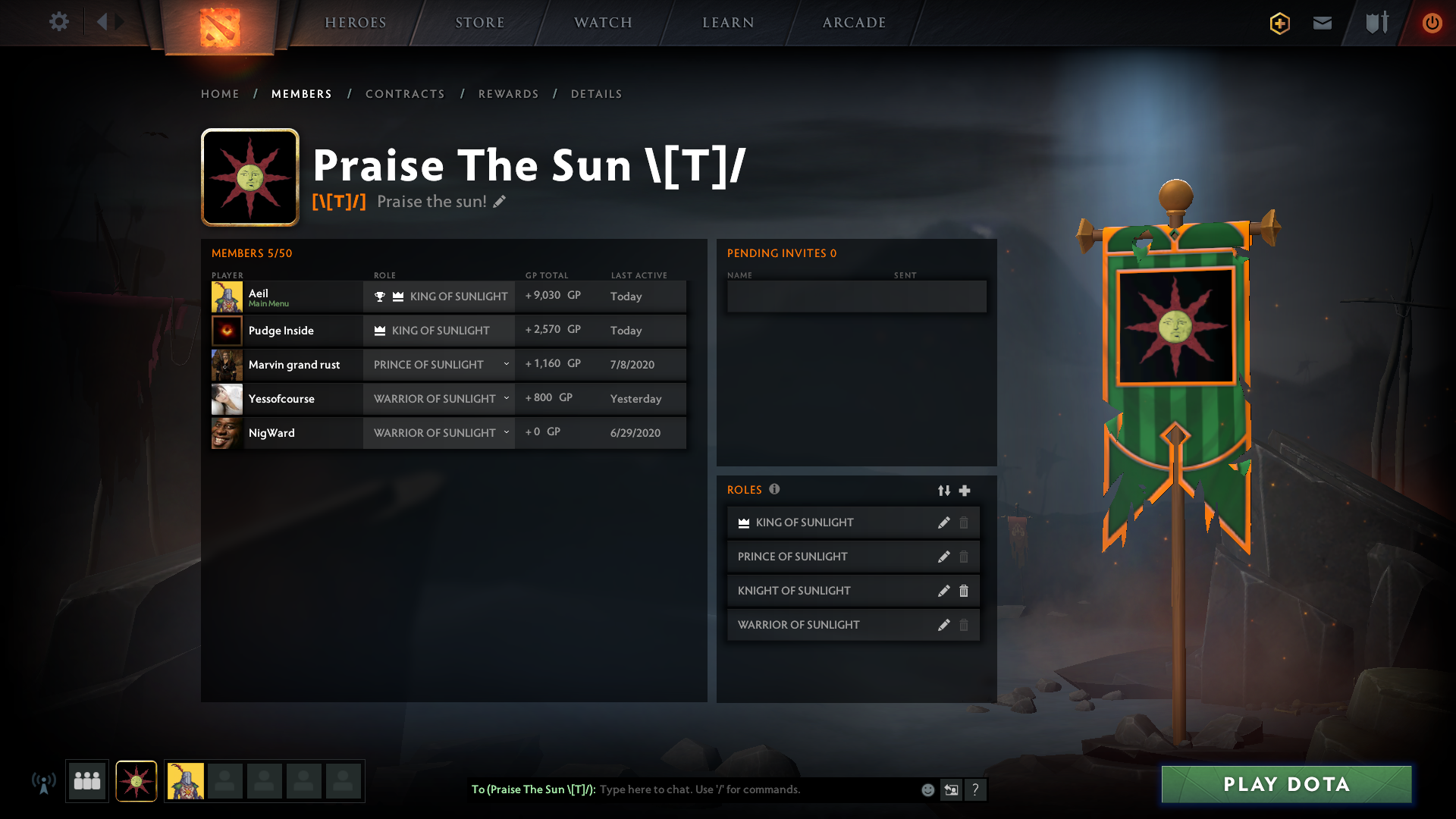This screenshot has height=819, width=1456.
Task: Open the HEROES menu from the top bar
Action: [x=355, y=23]
